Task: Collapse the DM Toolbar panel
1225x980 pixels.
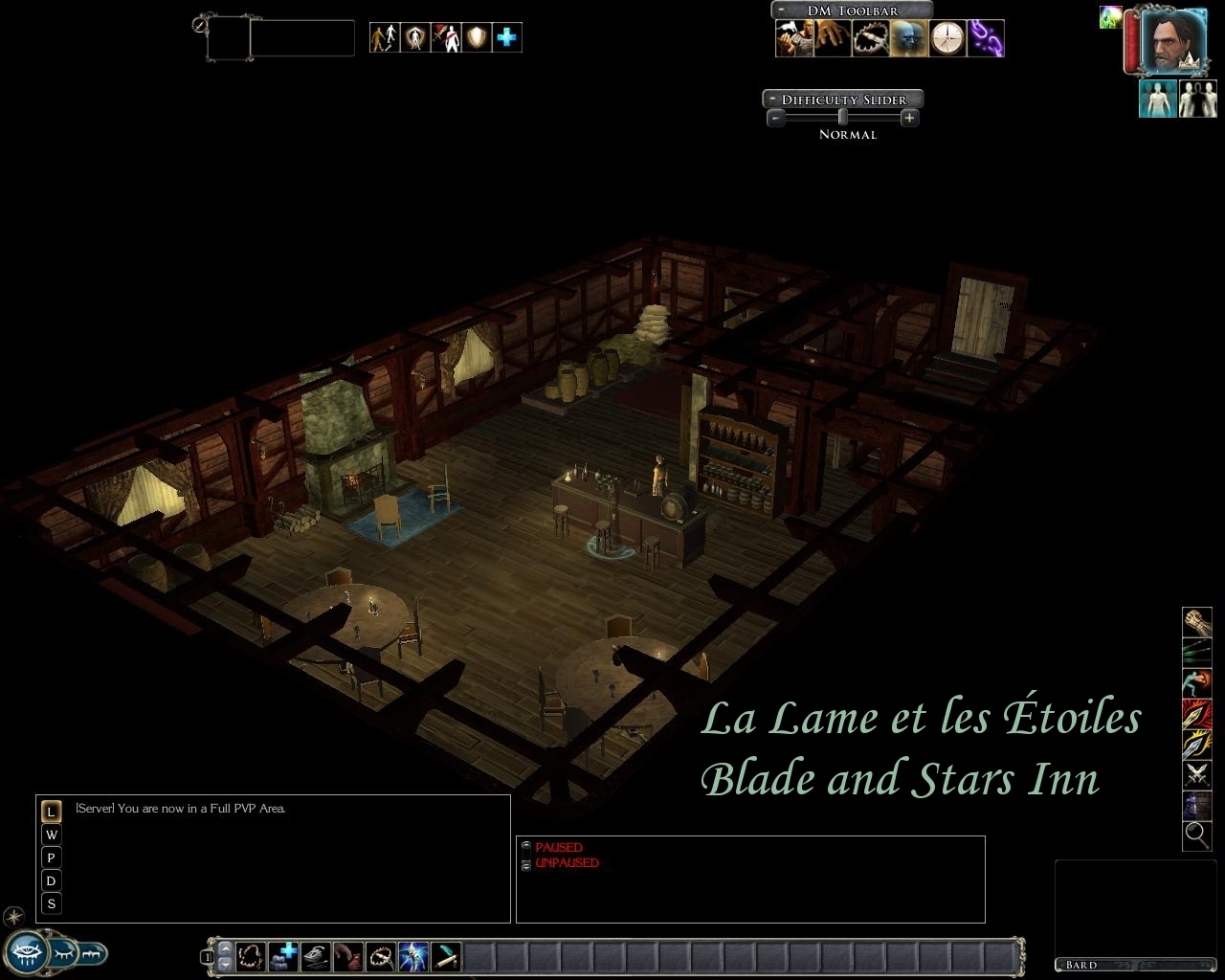Action: [783, 11]
